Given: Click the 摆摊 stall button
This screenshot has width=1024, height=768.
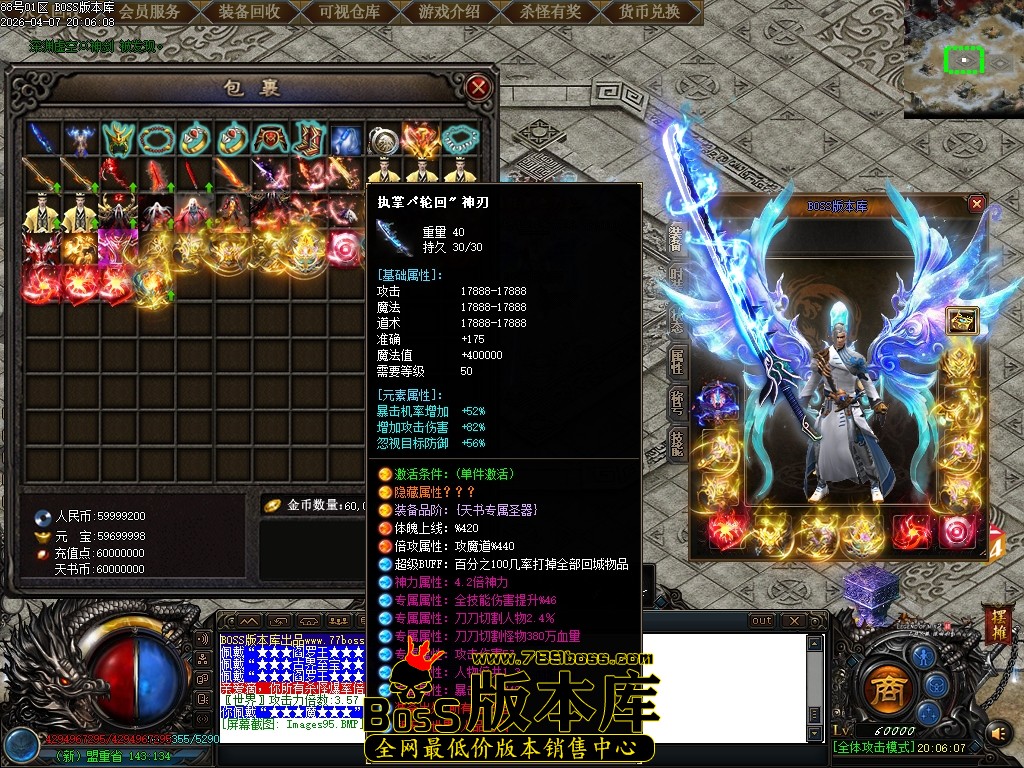Looking at the screenshot, I should click(x=997, y=621).
